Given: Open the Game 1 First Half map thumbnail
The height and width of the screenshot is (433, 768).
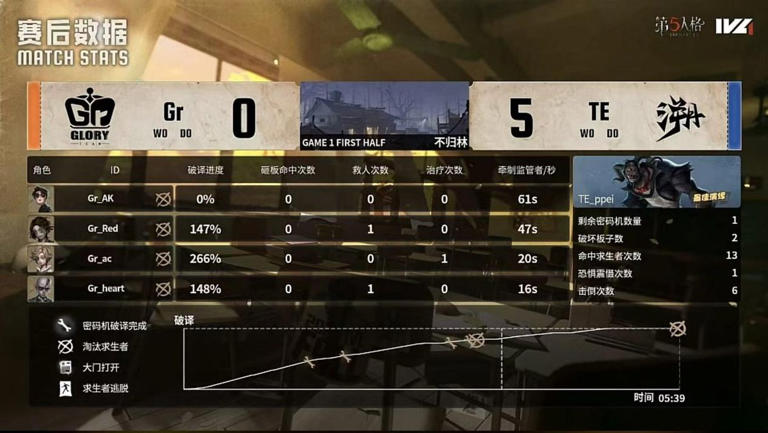Looking at the screenshot, I should (x=384, y=115).
